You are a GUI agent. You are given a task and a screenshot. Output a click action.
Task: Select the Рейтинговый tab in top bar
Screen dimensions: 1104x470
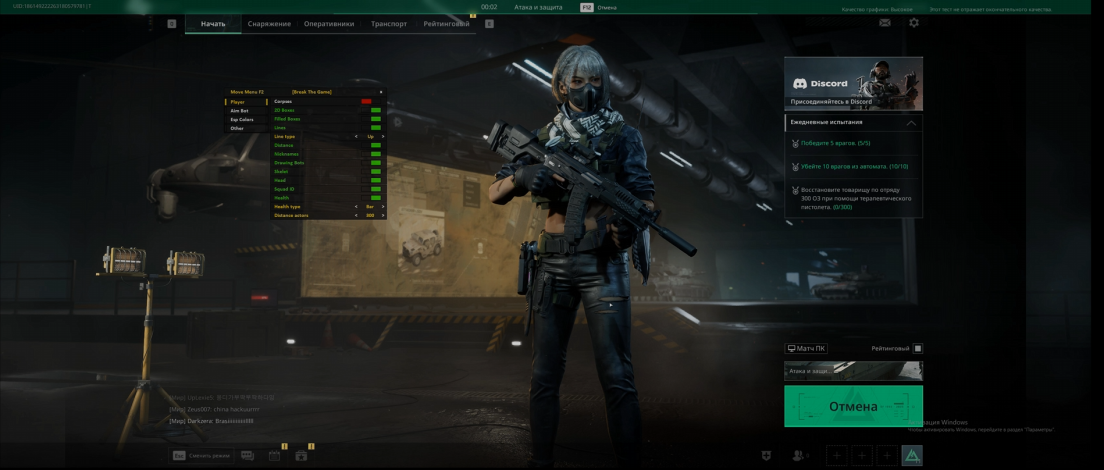click(x=446, y=23)
